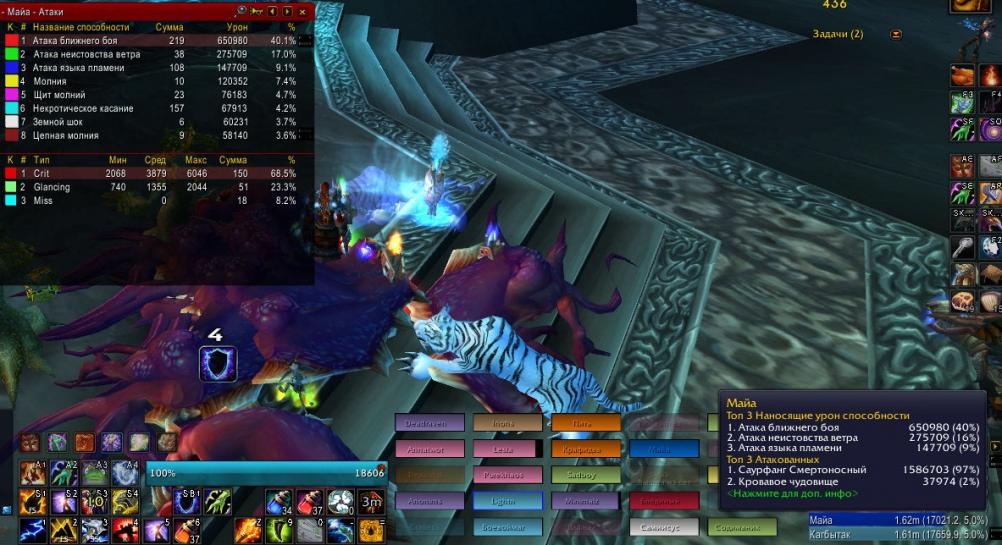Sort by the Урон column header

point(235,26)
